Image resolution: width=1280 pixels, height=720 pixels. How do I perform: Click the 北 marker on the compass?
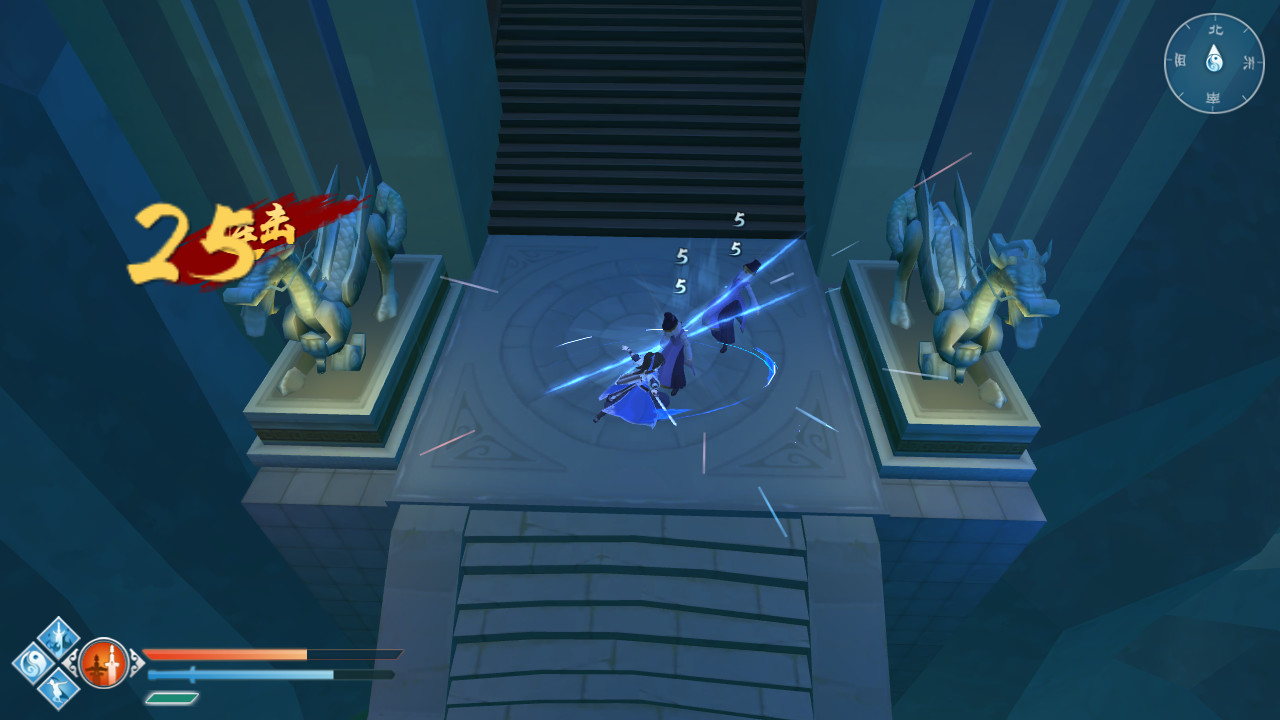(1215, 30)
